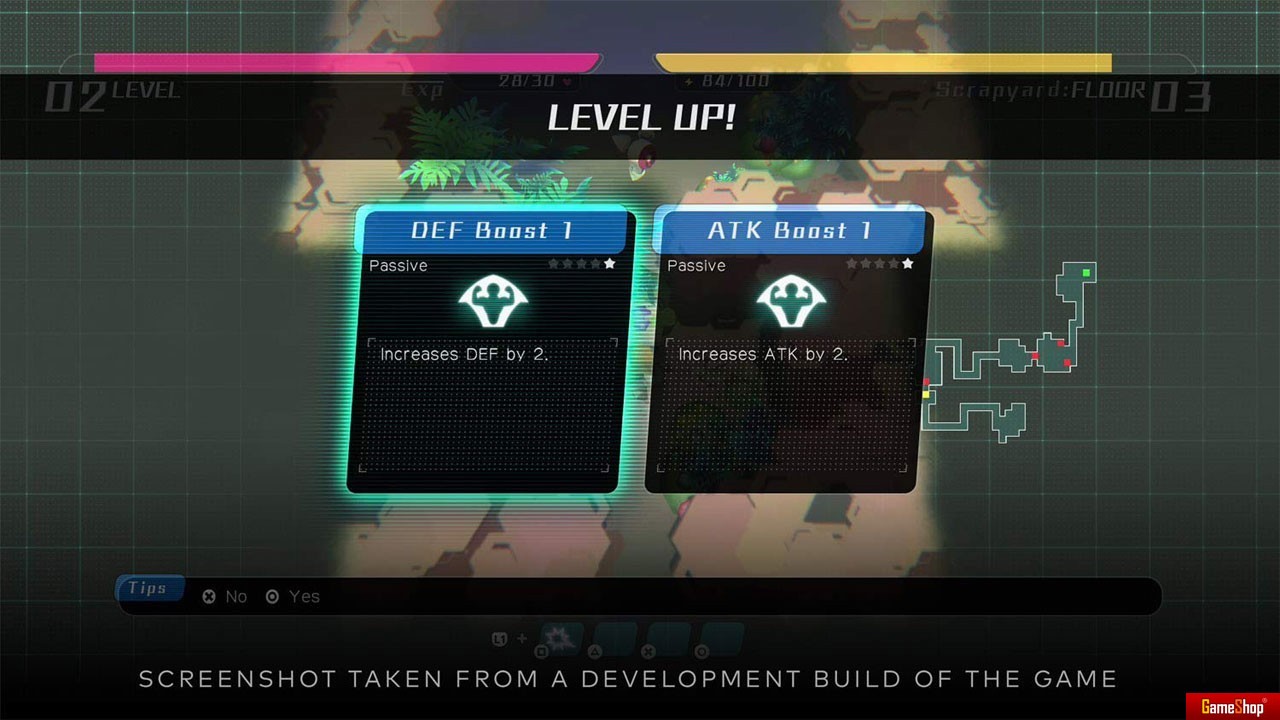
Task: Click the GameShop logo watermark
Action: tap(1232, 706)
